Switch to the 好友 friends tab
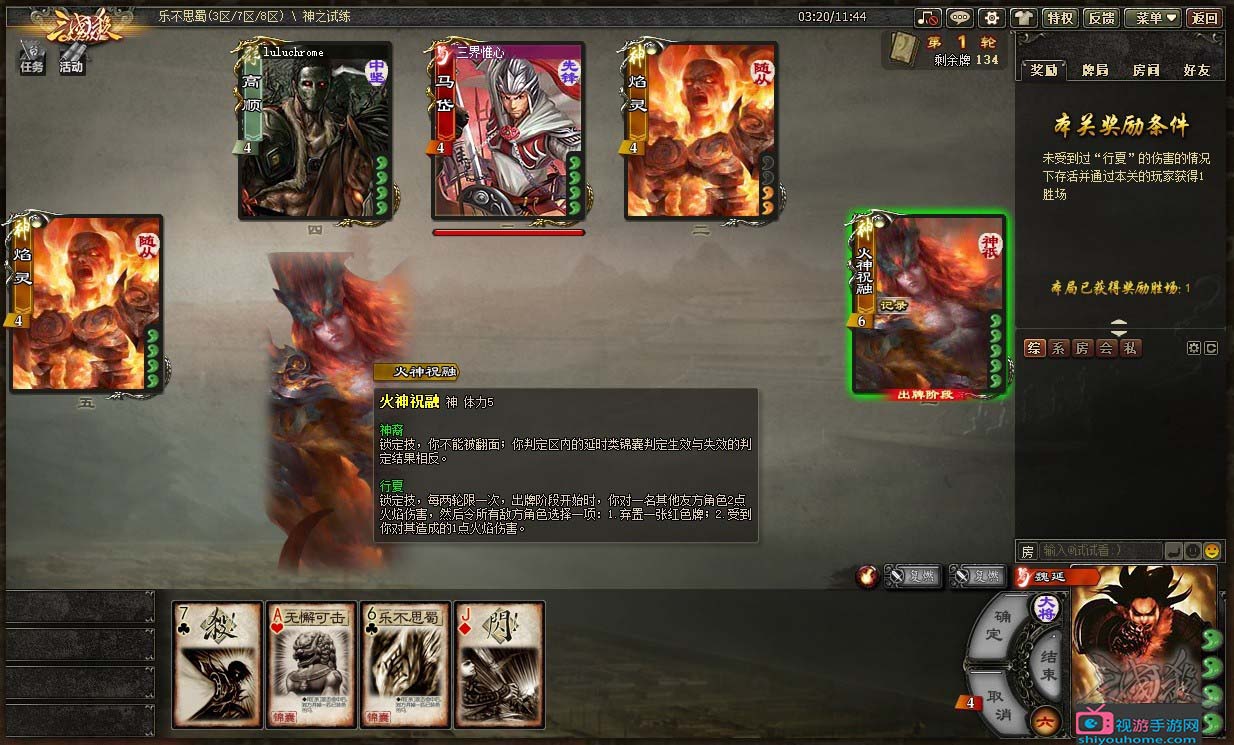This screenshot has height=745, width=1234. (1197, 70)
